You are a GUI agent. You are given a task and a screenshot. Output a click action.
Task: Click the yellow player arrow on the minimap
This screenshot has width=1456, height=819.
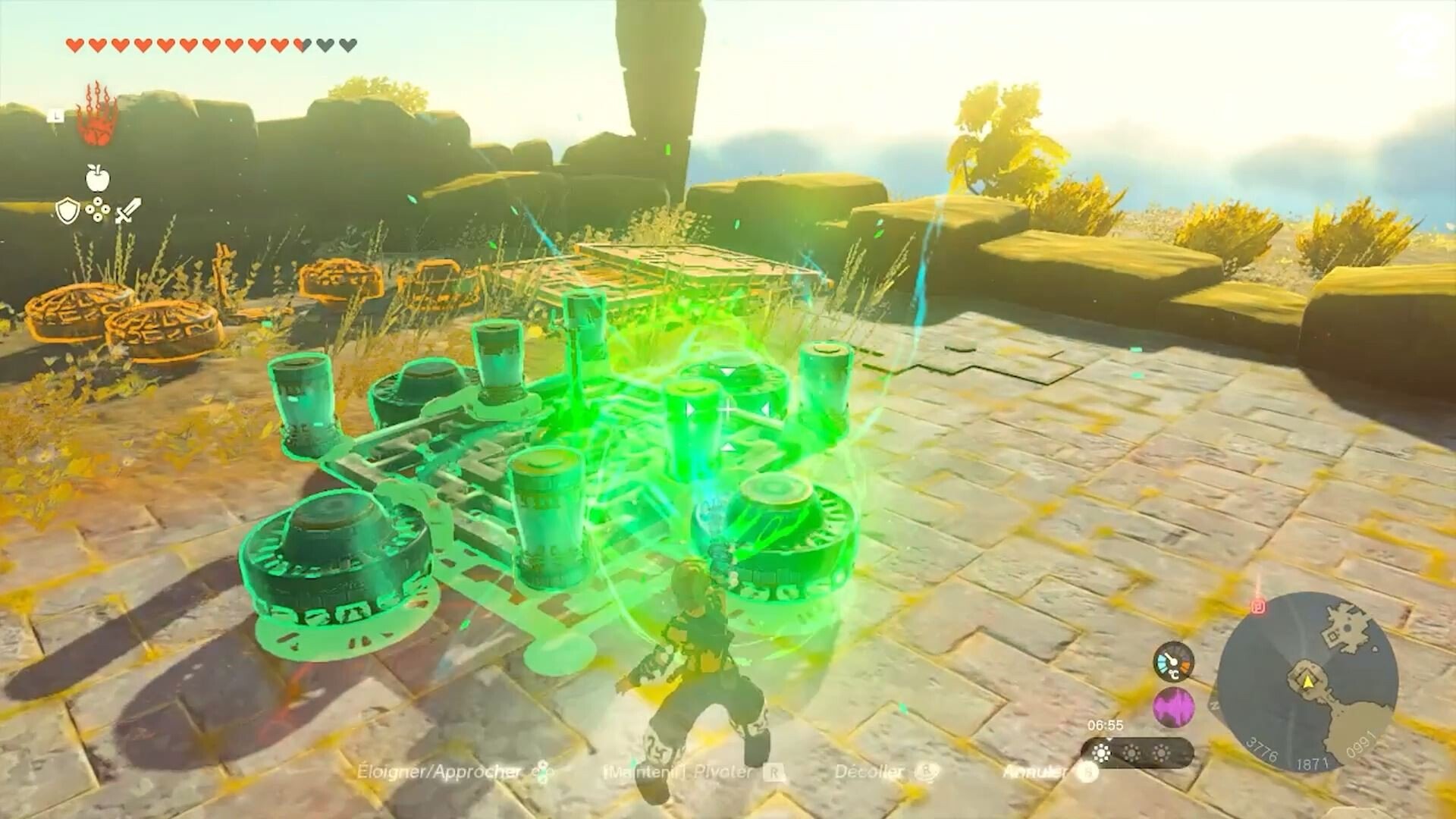tap(1307, 682)
